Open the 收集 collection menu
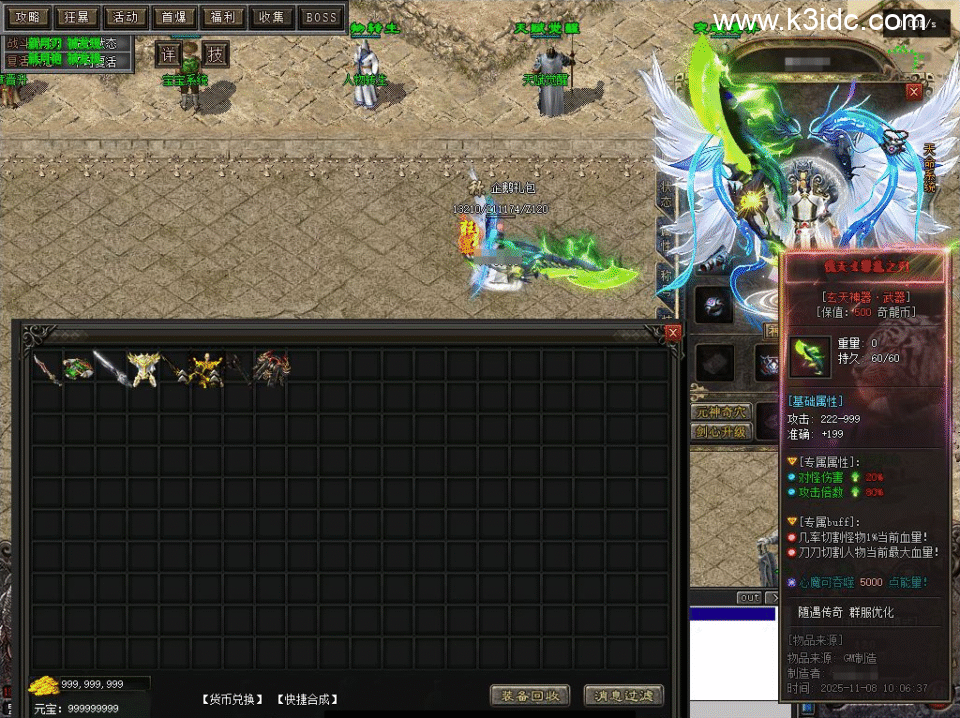 [271, 17]
